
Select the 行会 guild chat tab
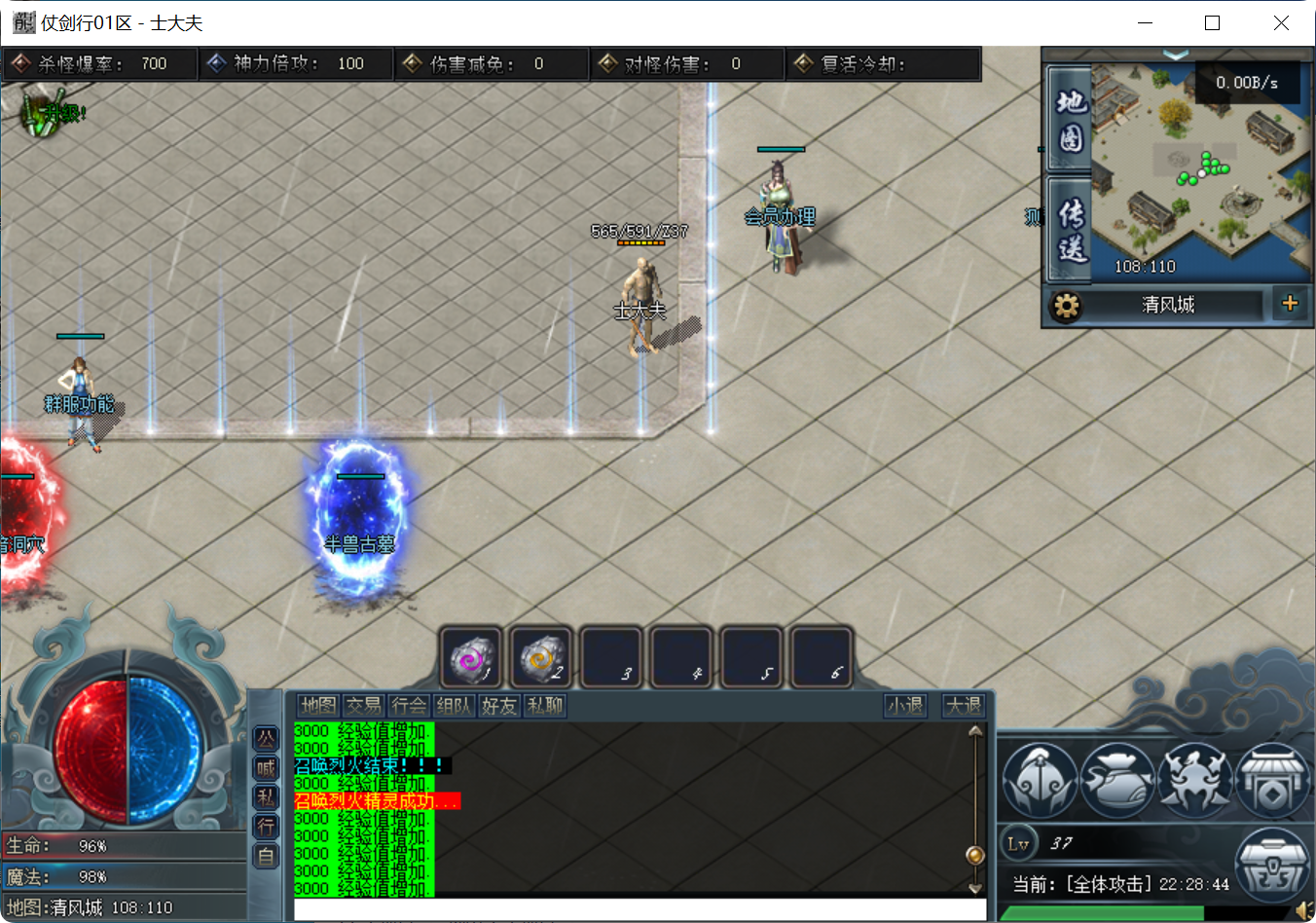pyautogui.click(x=409, y=706)
